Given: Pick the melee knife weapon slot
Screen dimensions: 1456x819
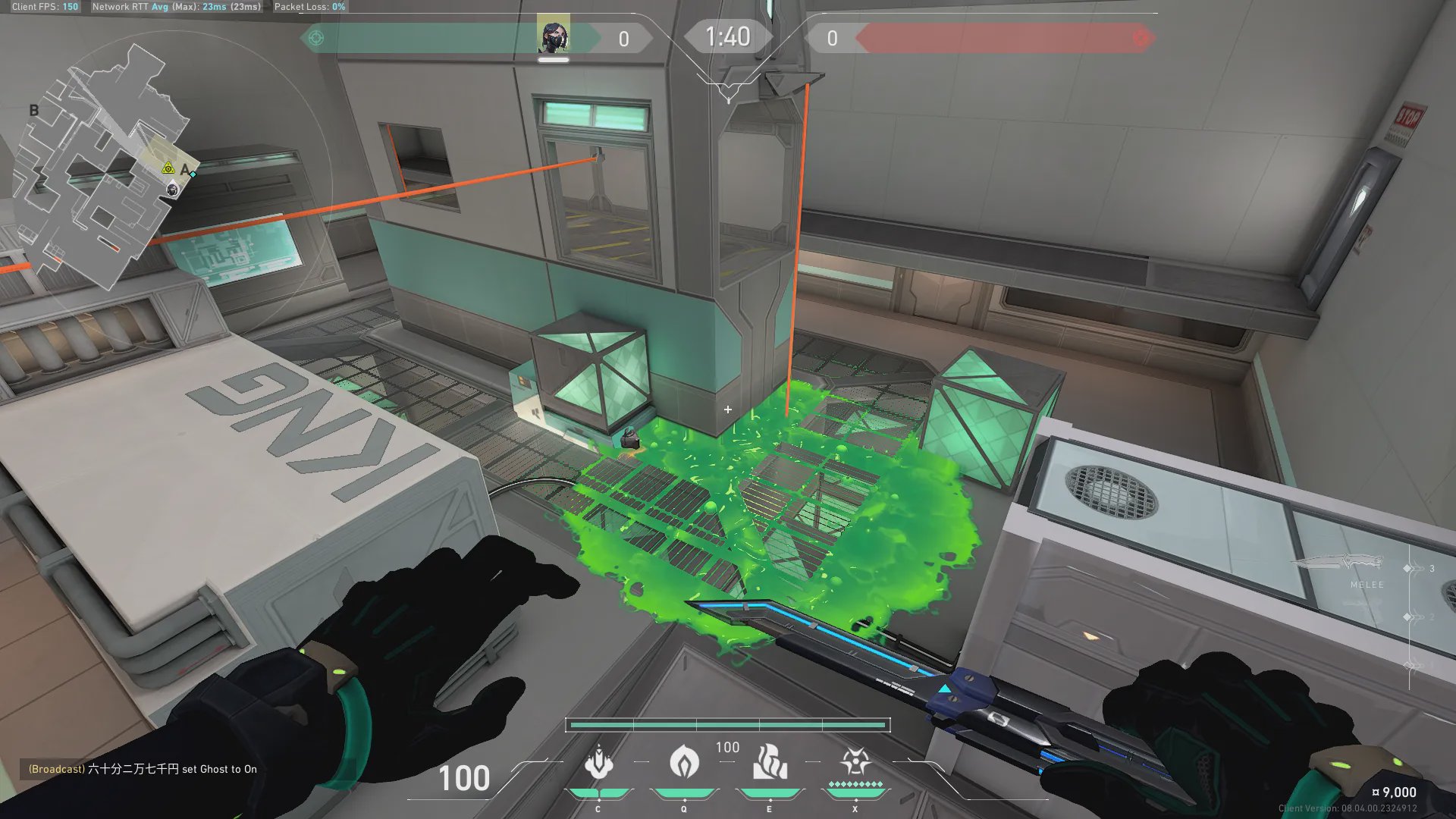Looking at the screenshot, I should pyautogui.click(x=1341, y=564).
